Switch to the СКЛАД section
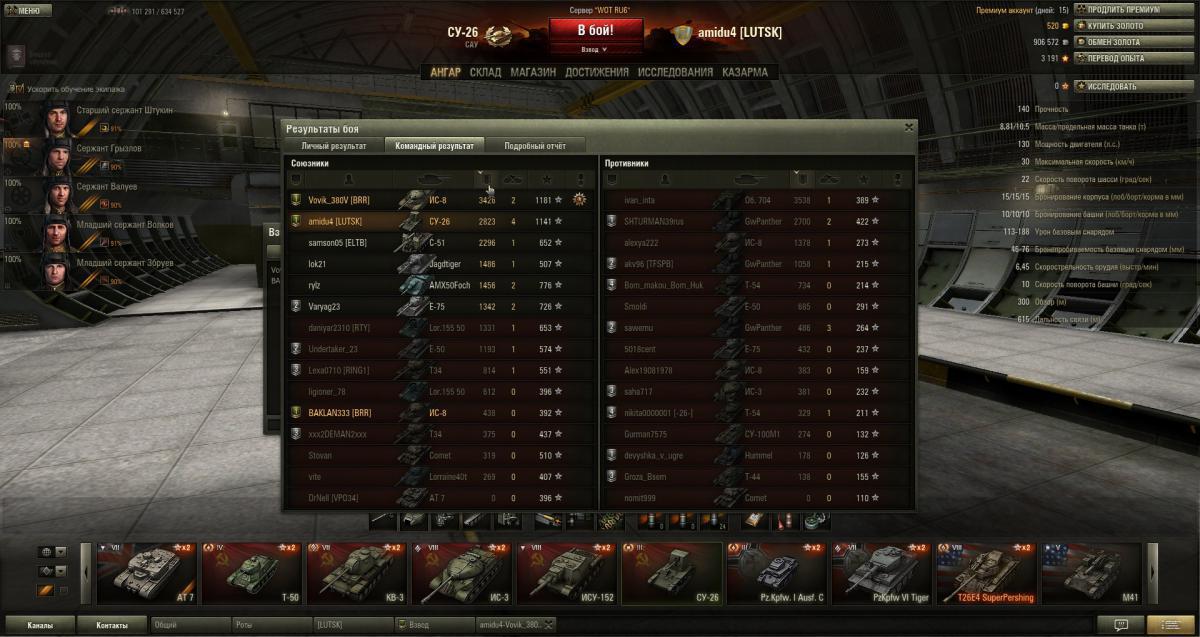 click(x=485, y=72)
